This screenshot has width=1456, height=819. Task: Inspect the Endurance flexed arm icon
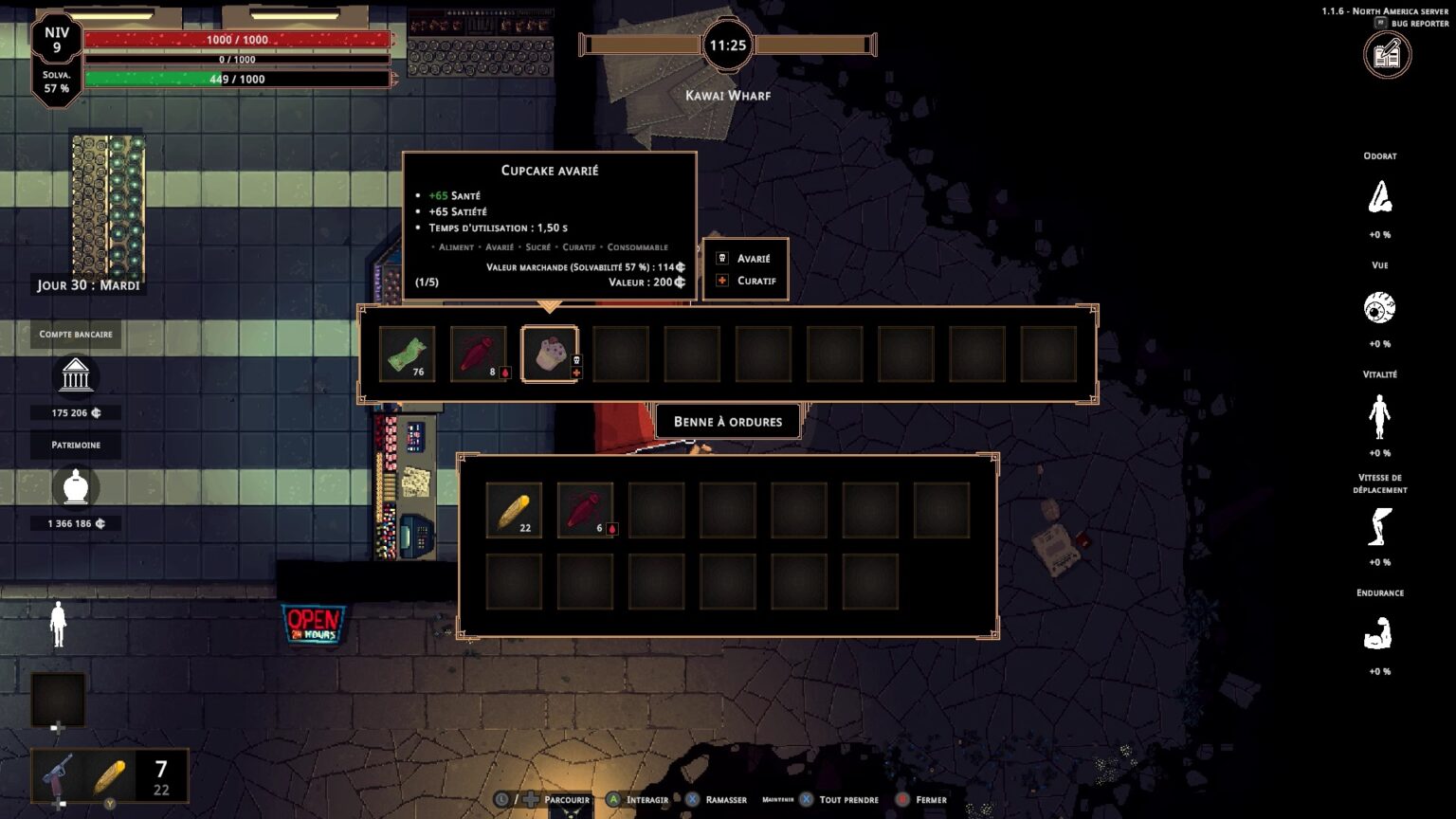click(x=1379, y=635)
